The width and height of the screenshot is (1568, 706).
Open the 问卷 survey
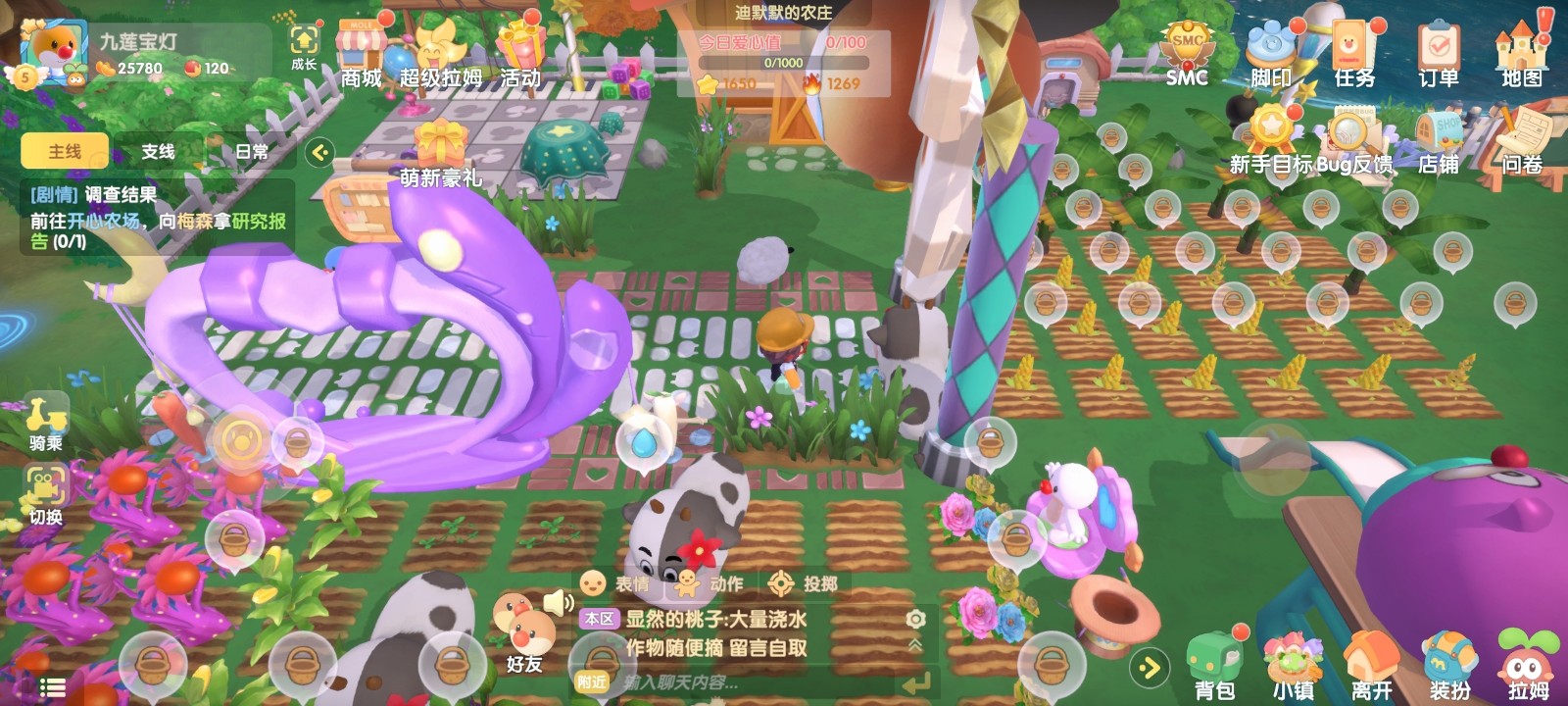tap(1521, 142)
